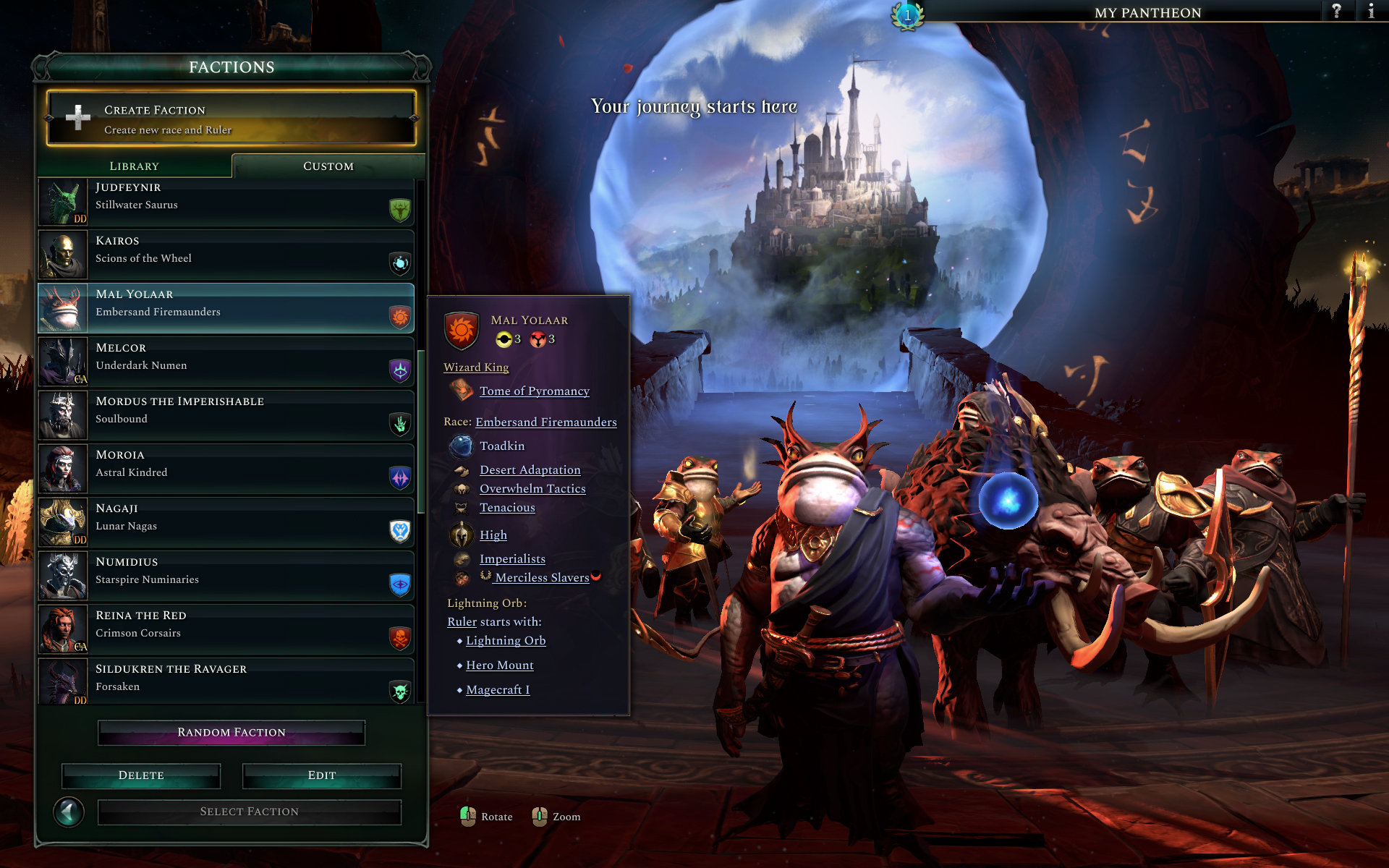The image size is (1389, 868).
Task: Select Nagaji of the Lunar Nagas
Action: [226, 522]
